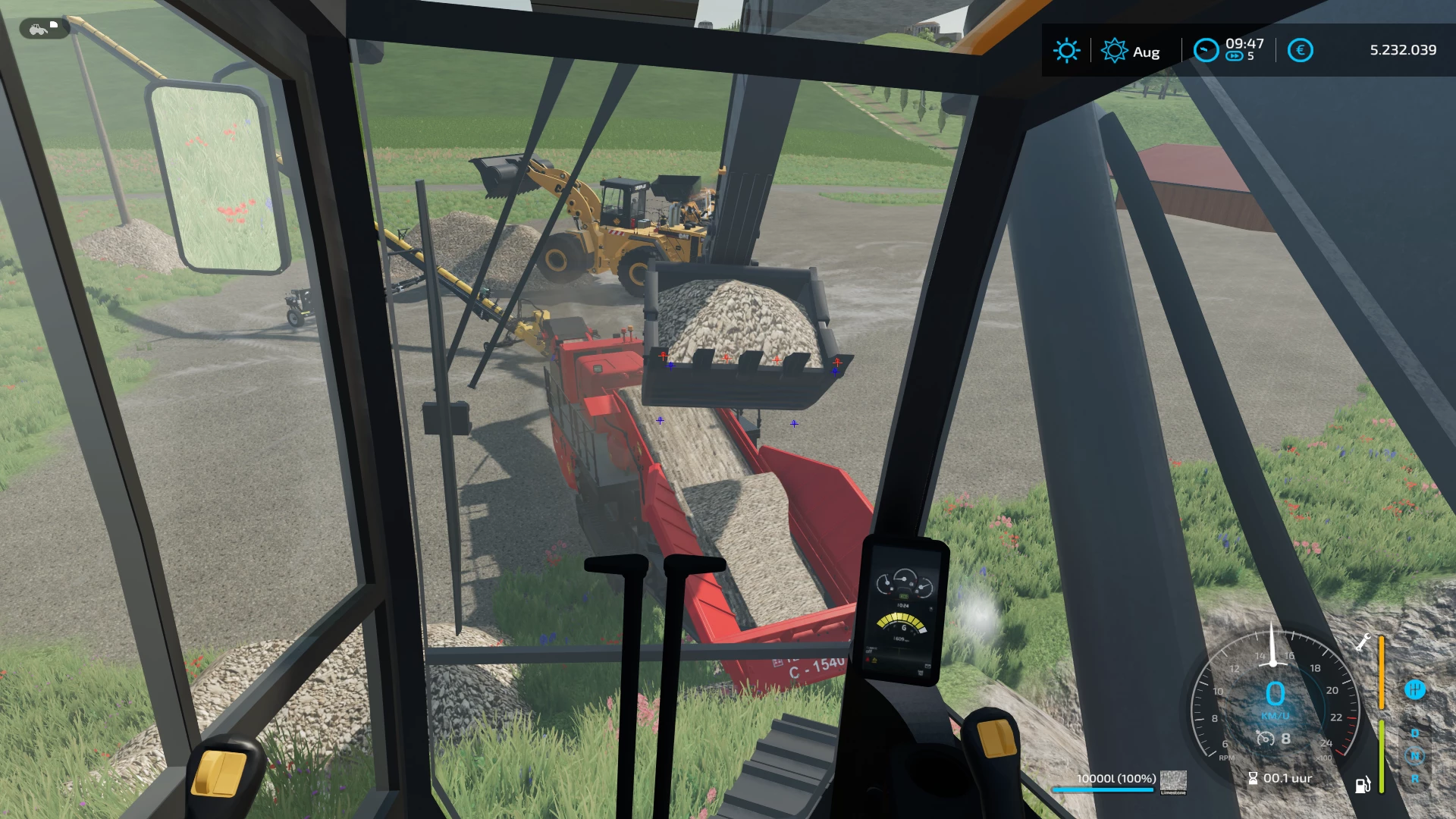Viewport: 1456px width, 819px height.
Task: Toggle the blue gear shift icon
Action: tap(1414, 689)
